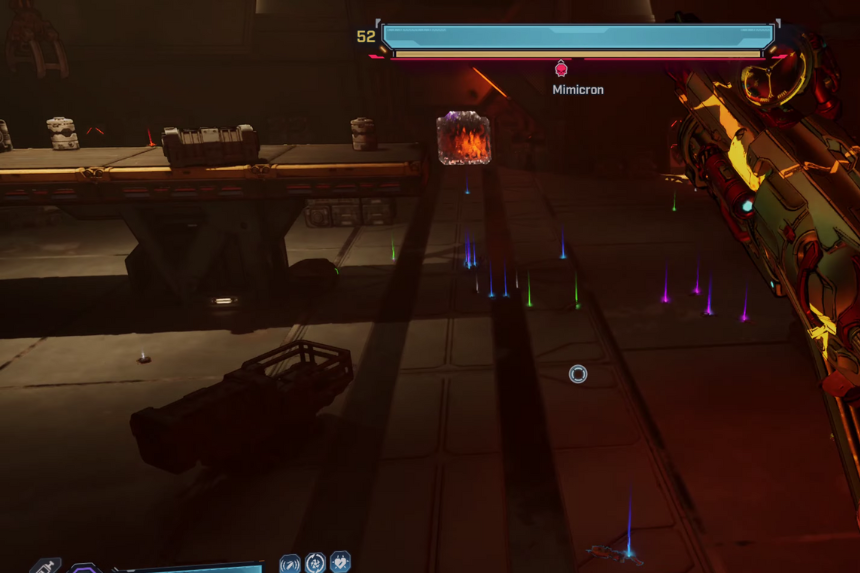Viewport: 860px width, 573px height.
Task: Click the red skull badge above Mimicron
Action: pyautogui.click(x=561, y=69)
